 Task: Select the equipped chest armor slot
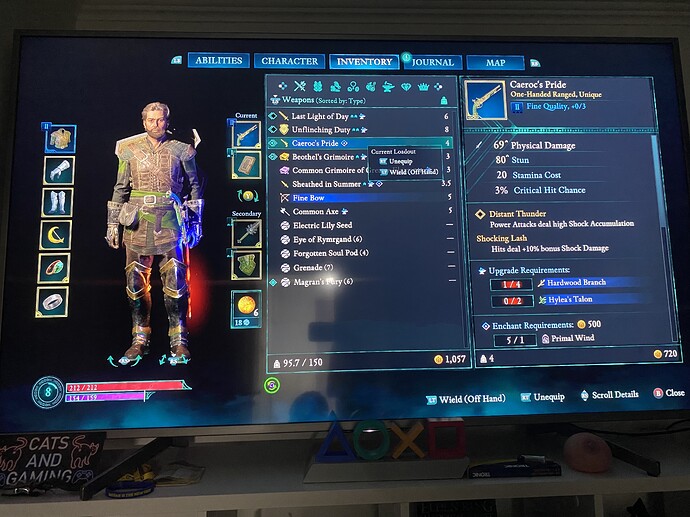pyautogui.click(x=59, y=138)
